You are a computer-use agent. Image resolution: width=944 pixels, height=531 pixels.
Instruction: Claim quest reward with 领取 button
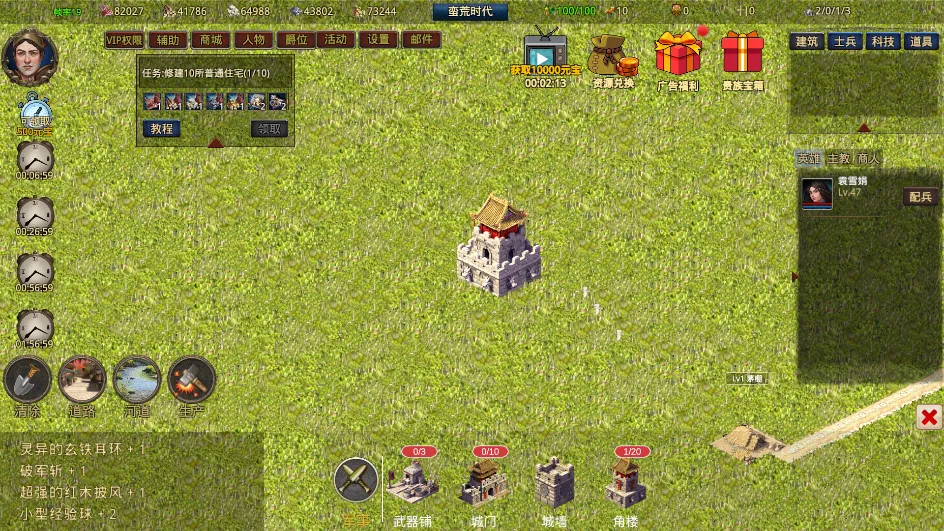(269, 129)
